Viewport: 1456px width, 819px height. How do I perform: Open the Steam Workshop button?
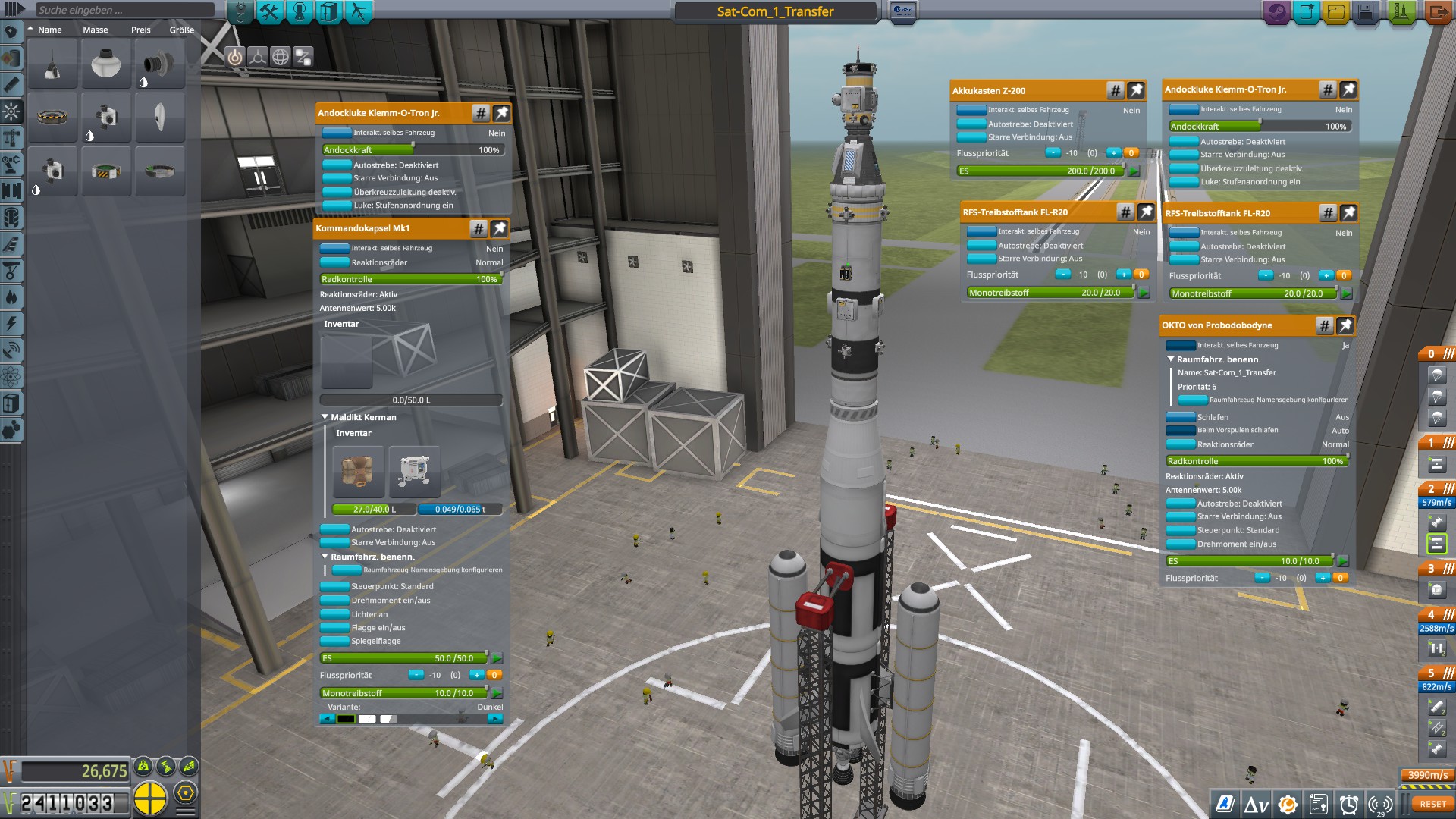pyautogui.click(x=1276, y=12)
